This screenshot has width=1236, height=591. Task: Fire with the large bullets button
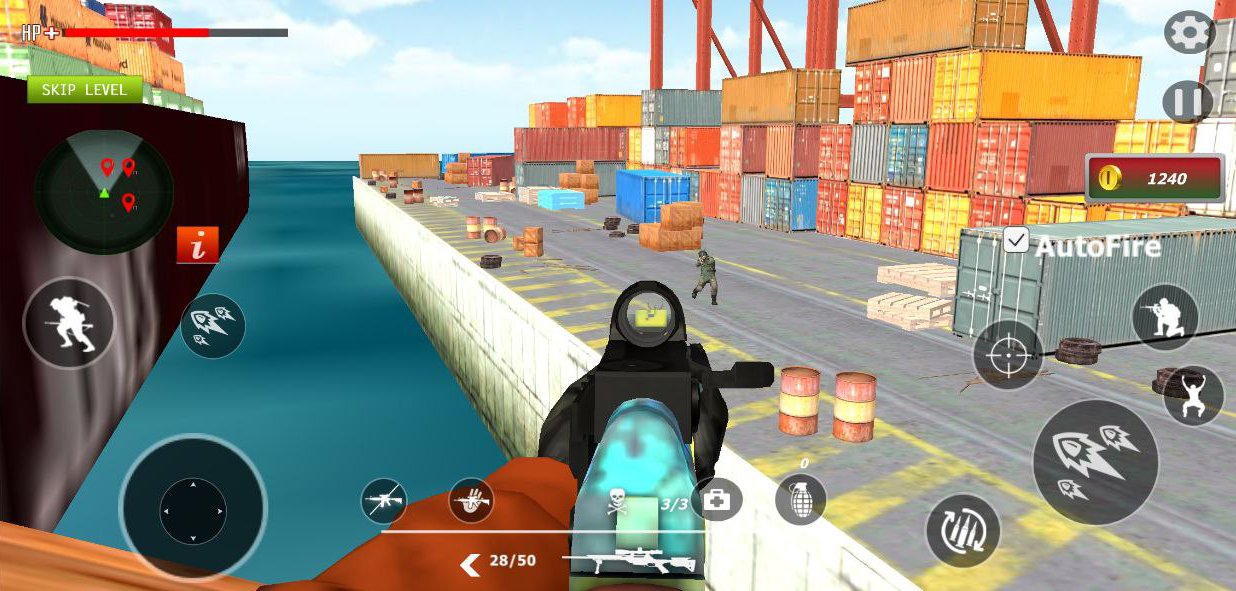tap(1095, 462)
